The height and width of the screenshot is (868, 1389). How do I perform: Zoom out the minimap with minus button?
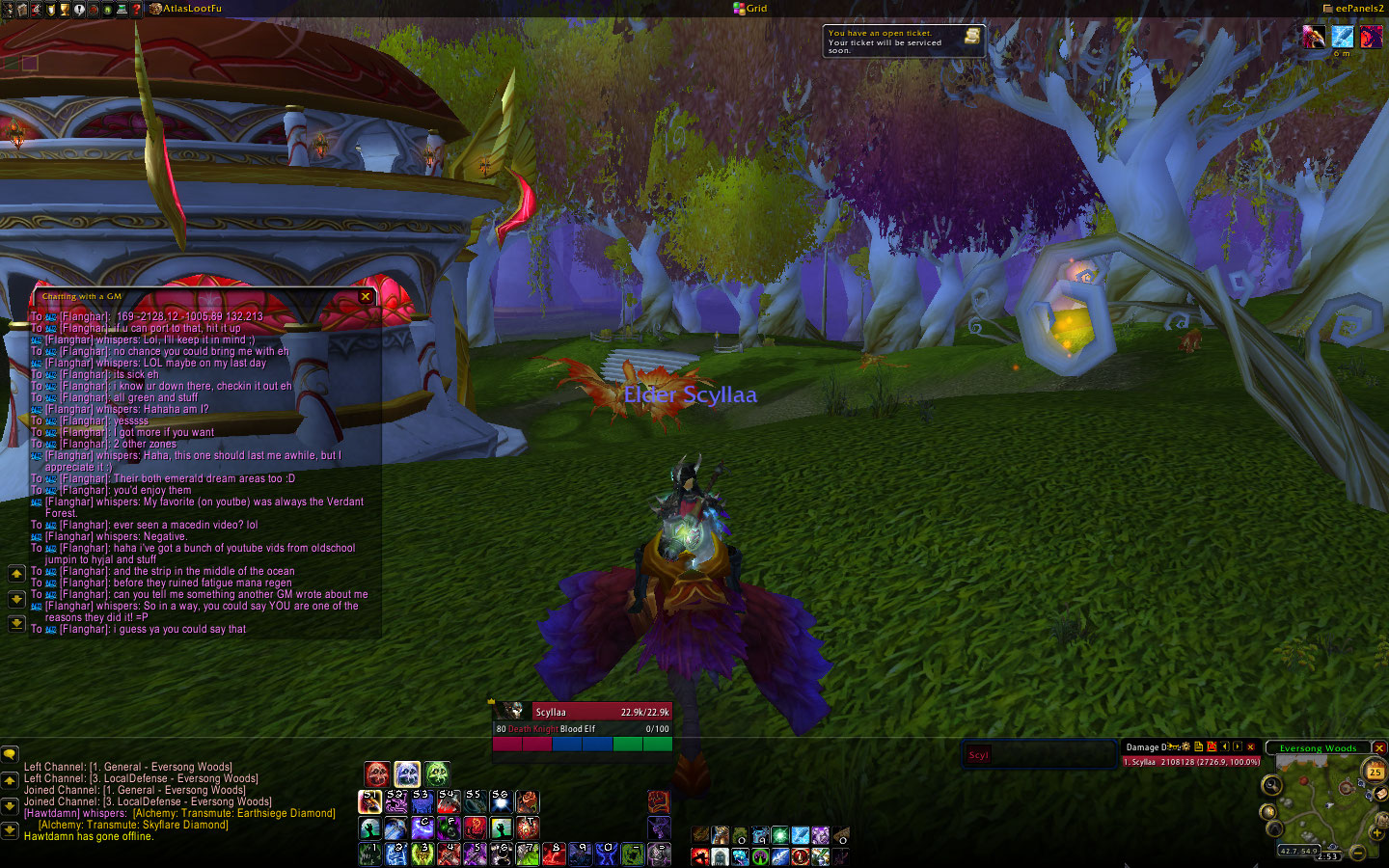click(1358, 853)
